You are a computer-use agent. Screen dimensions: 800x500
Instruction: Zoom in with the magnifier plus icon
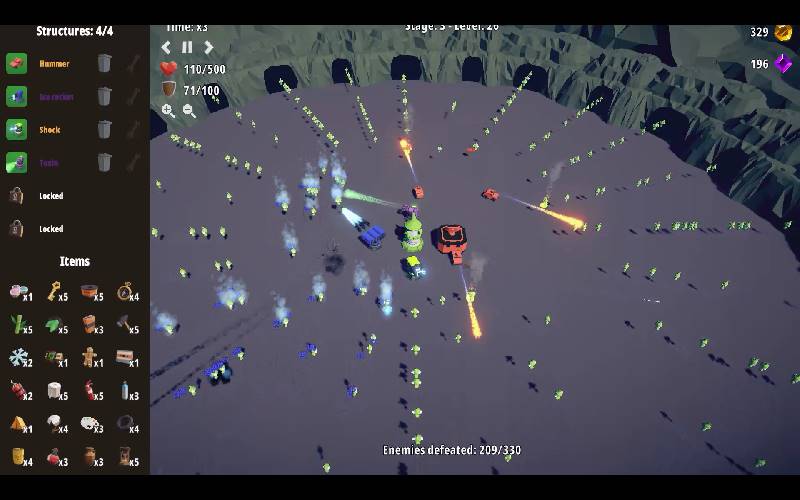(168, 111)
